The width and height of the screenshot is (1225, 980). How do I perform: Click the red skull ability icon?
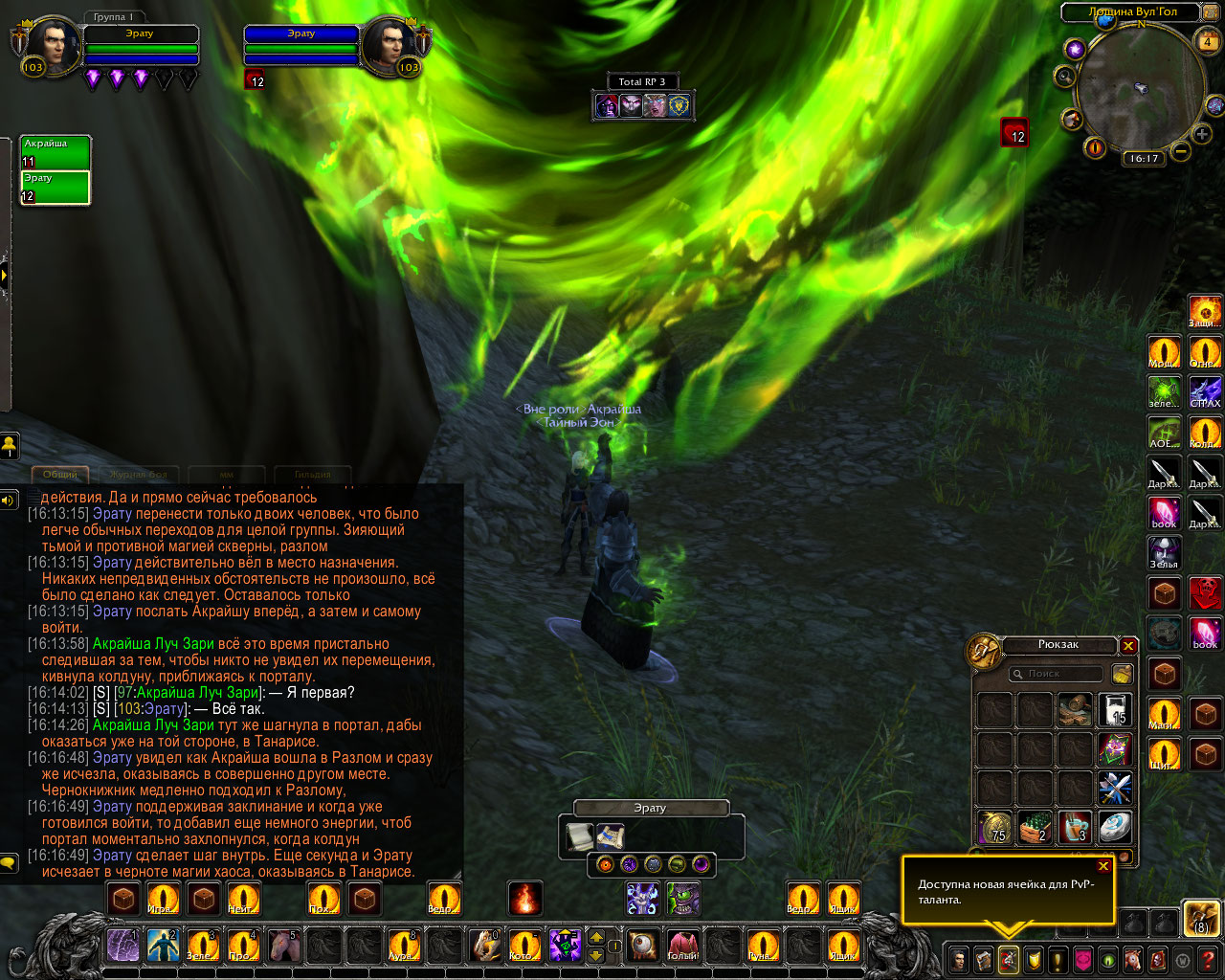pos(1205,593)
